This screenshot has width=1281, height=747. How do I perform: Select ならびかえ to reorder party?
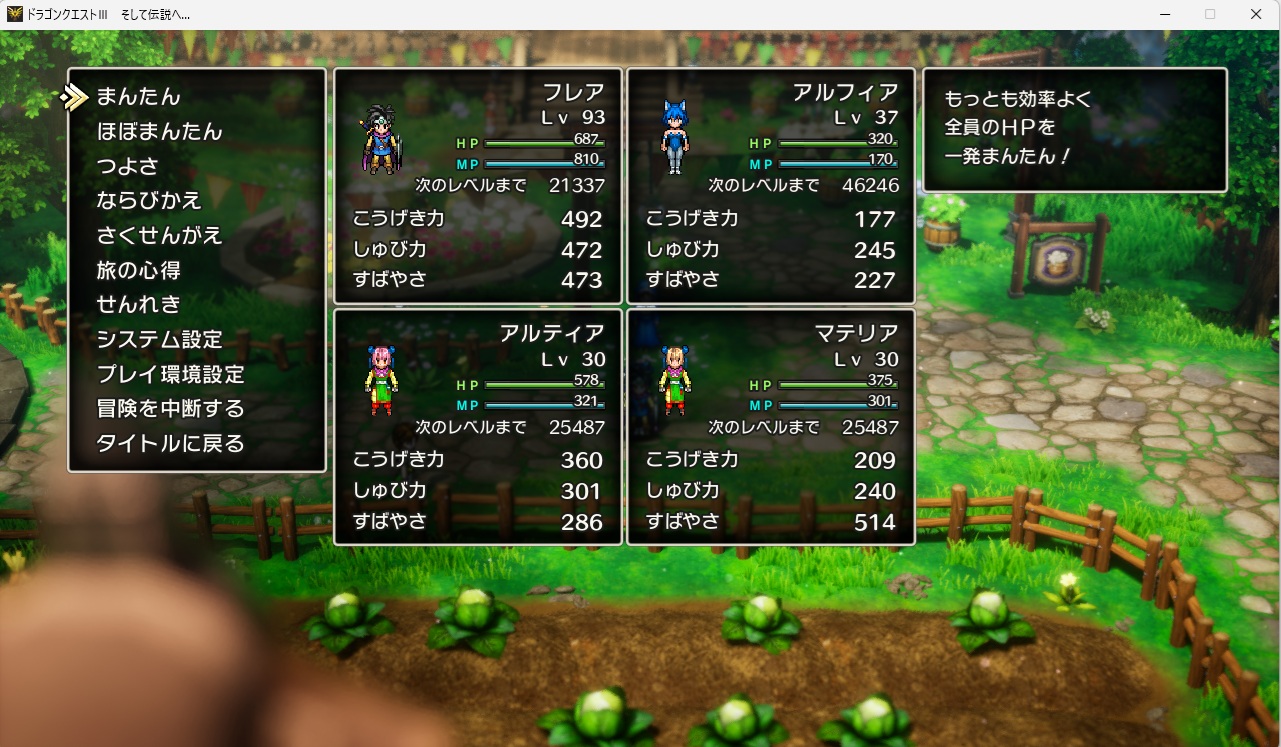tap(149, 201)
